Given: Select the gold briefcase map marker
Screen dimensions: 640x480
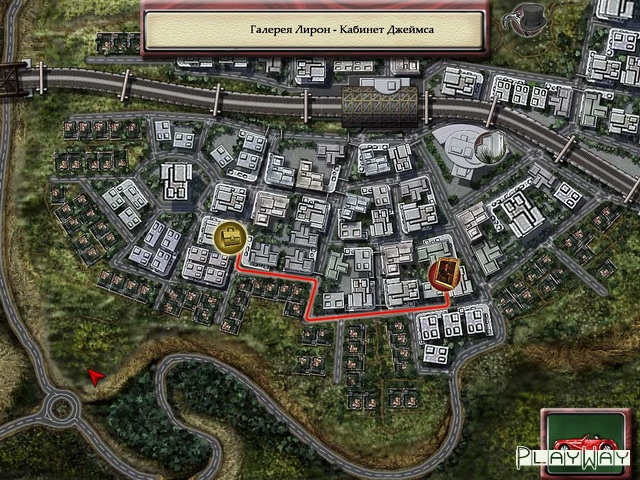Looking at the screenshot, I should pyautogui.click(x=231, y=237).
